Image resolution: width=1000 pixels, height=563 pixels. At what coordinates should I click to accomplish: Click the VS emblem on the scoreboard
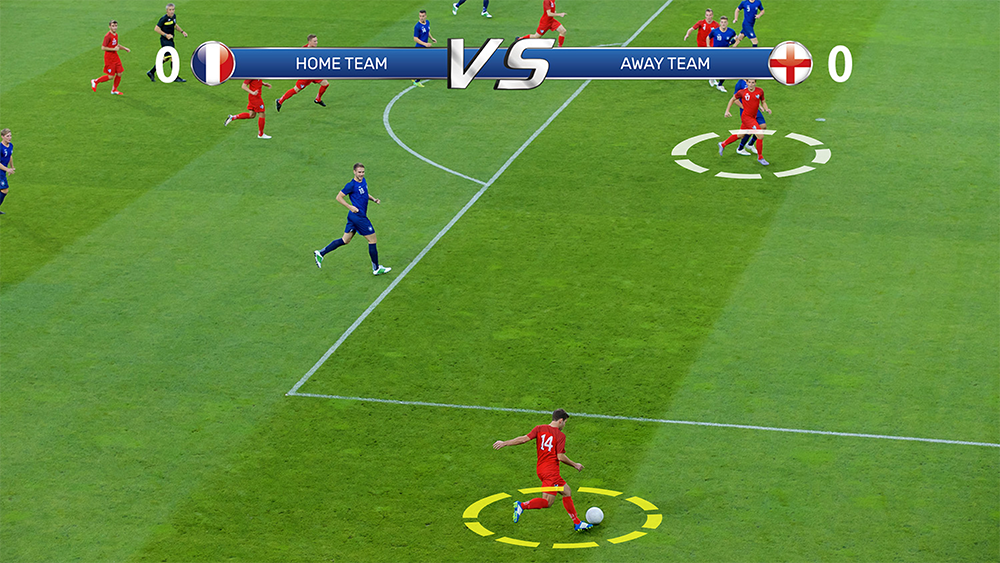click(x=500, y=63)
